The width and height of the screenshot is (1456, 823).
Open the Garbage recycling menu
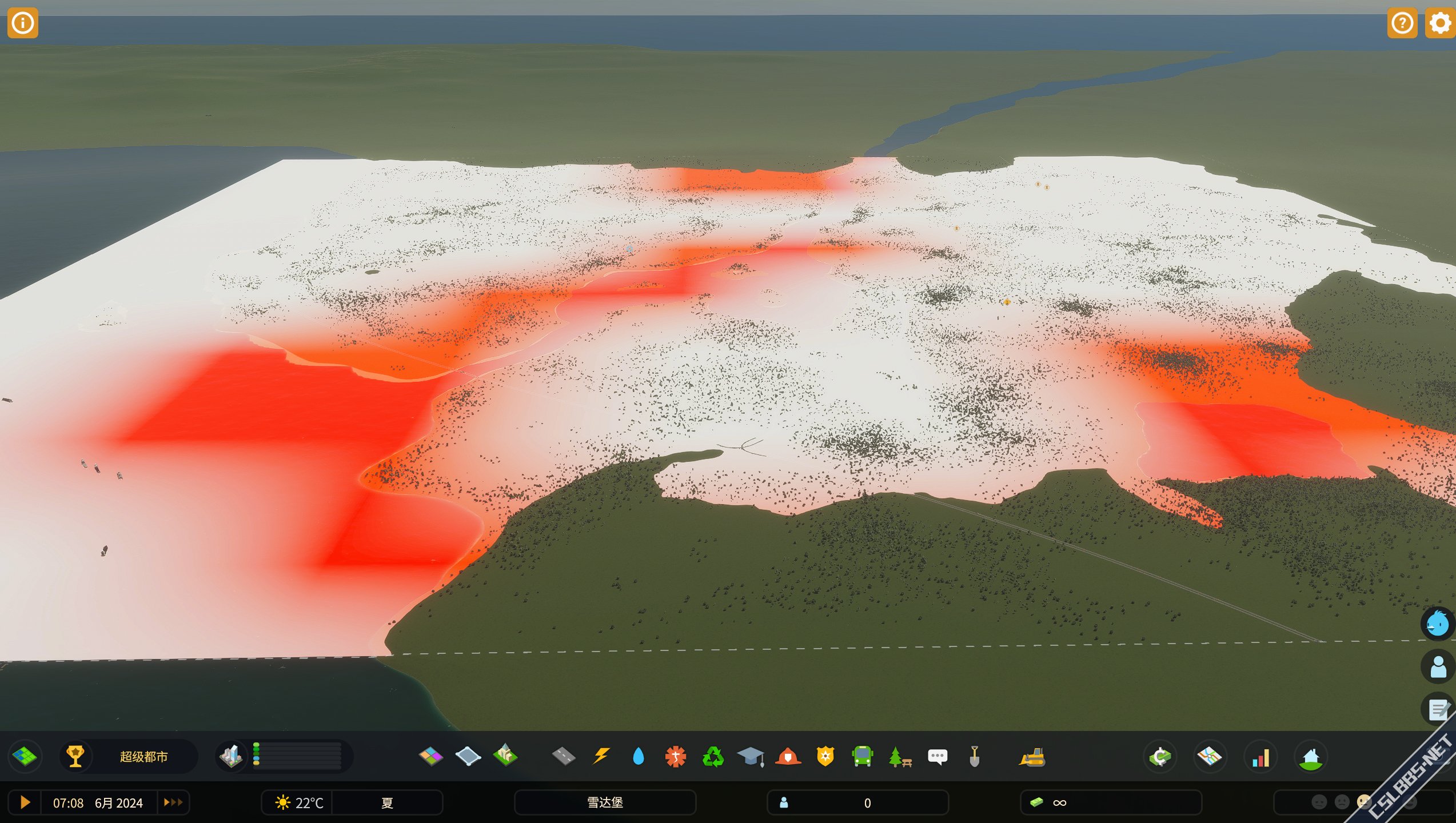tap(713, 757)
